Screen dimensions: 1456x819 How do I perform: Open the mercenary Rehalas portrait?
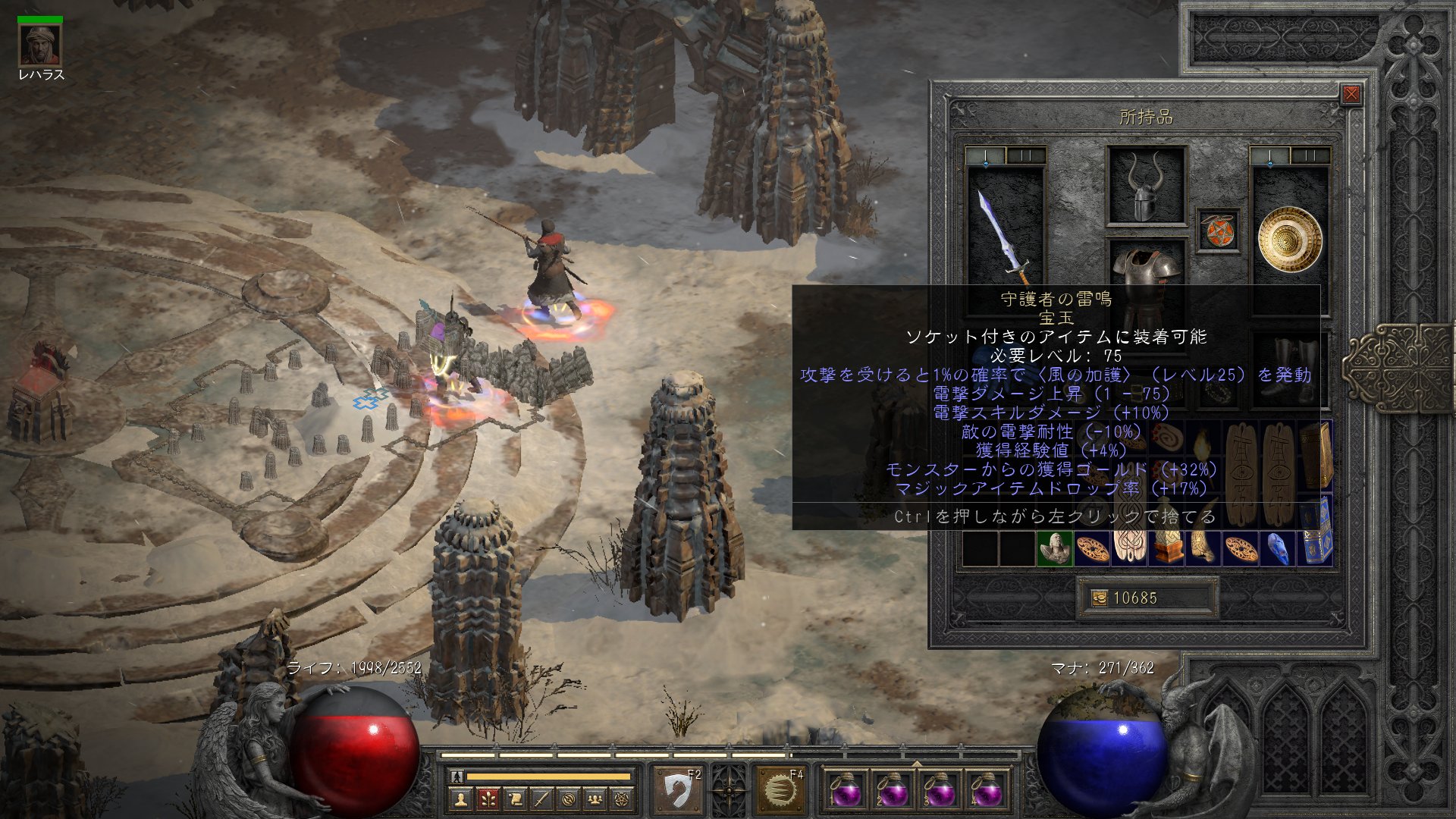click(39, 45)
